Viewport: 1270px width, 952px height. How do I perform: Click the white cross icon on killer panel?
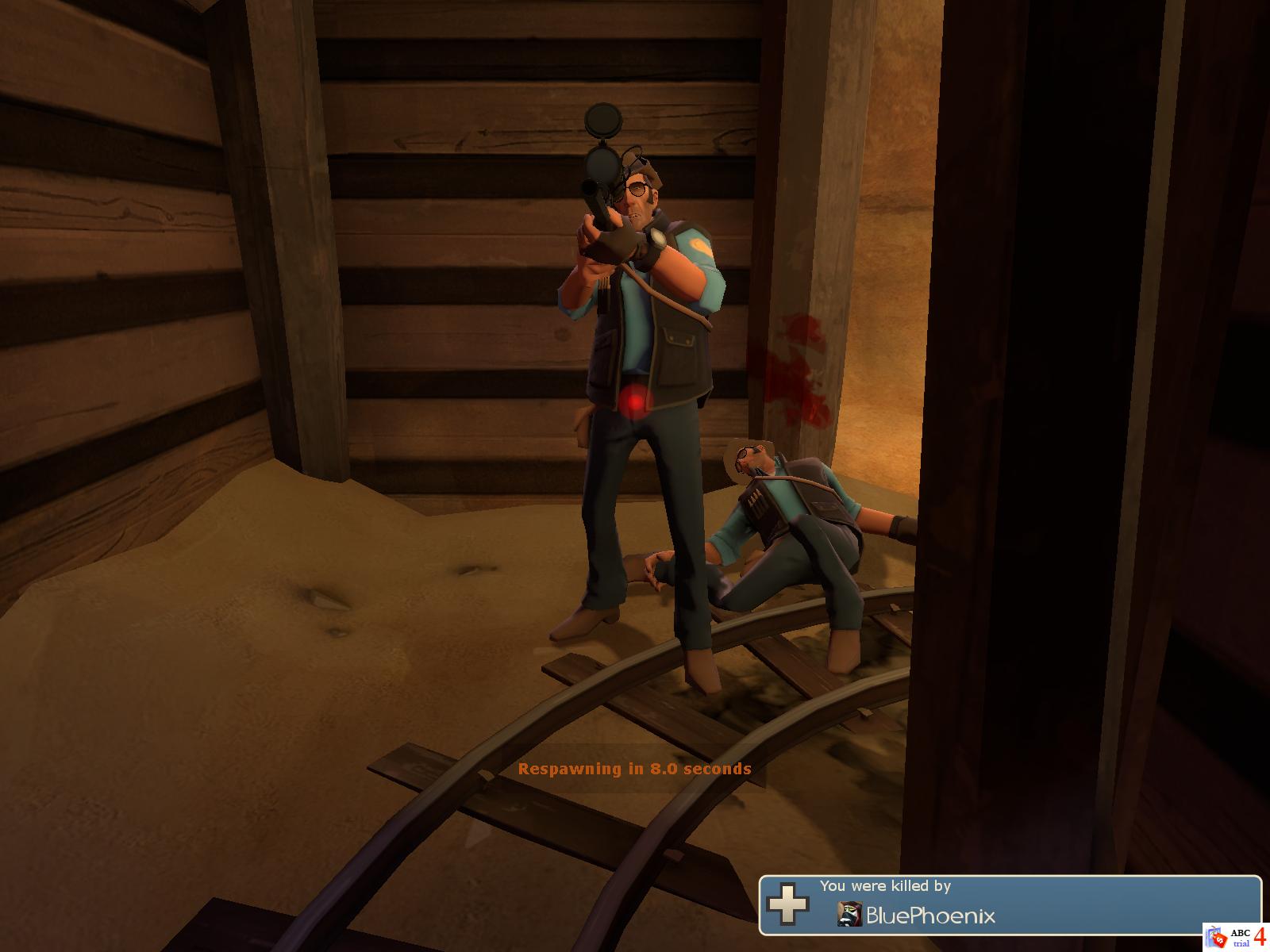pyautogui.click(x=787, y=904)
